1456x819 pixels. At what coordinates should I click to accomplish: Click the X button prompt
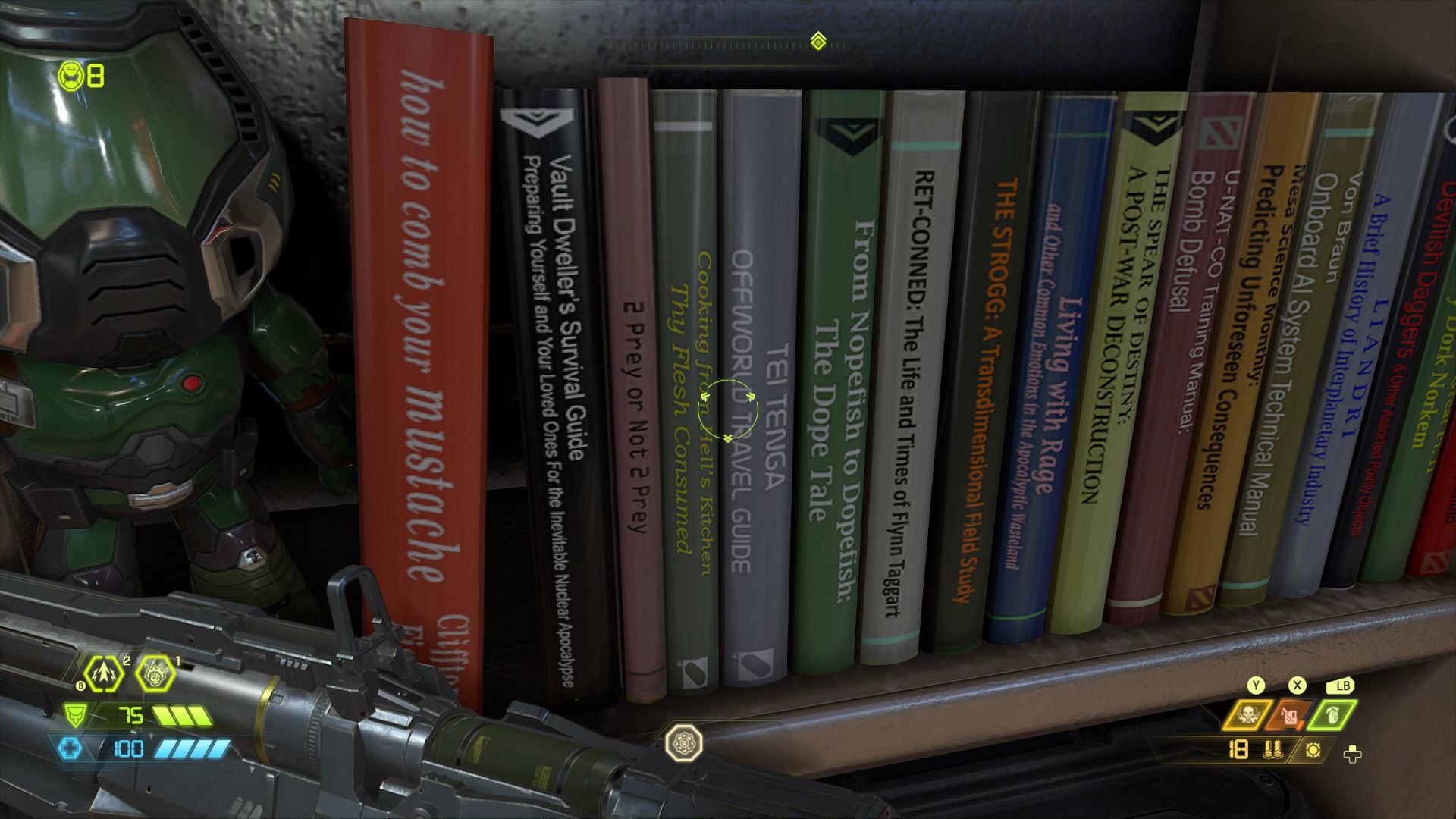tap(1298, 686)
